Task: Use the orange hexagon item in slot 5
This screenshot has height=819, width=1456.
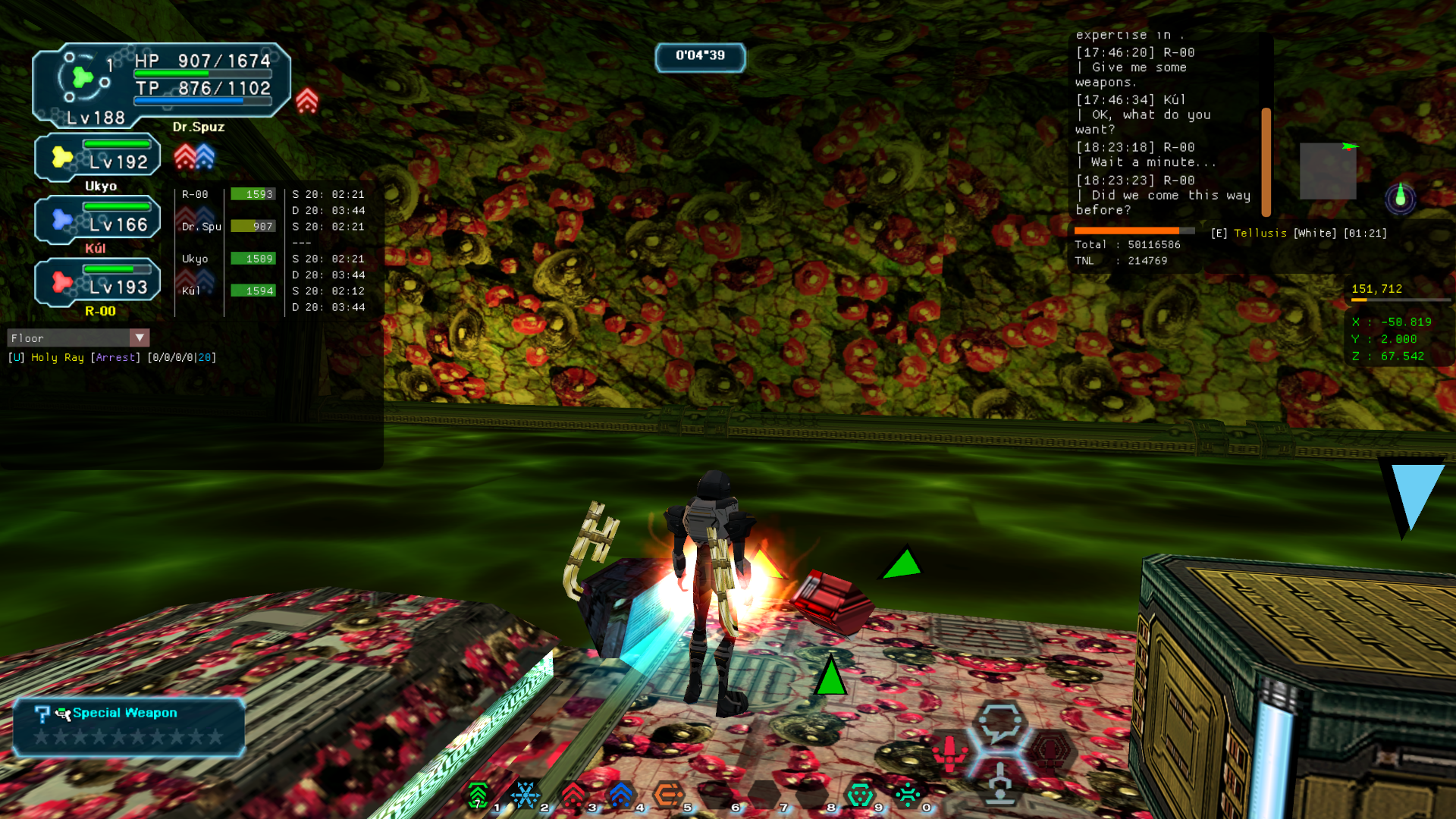Action: (x=669, y=795)
